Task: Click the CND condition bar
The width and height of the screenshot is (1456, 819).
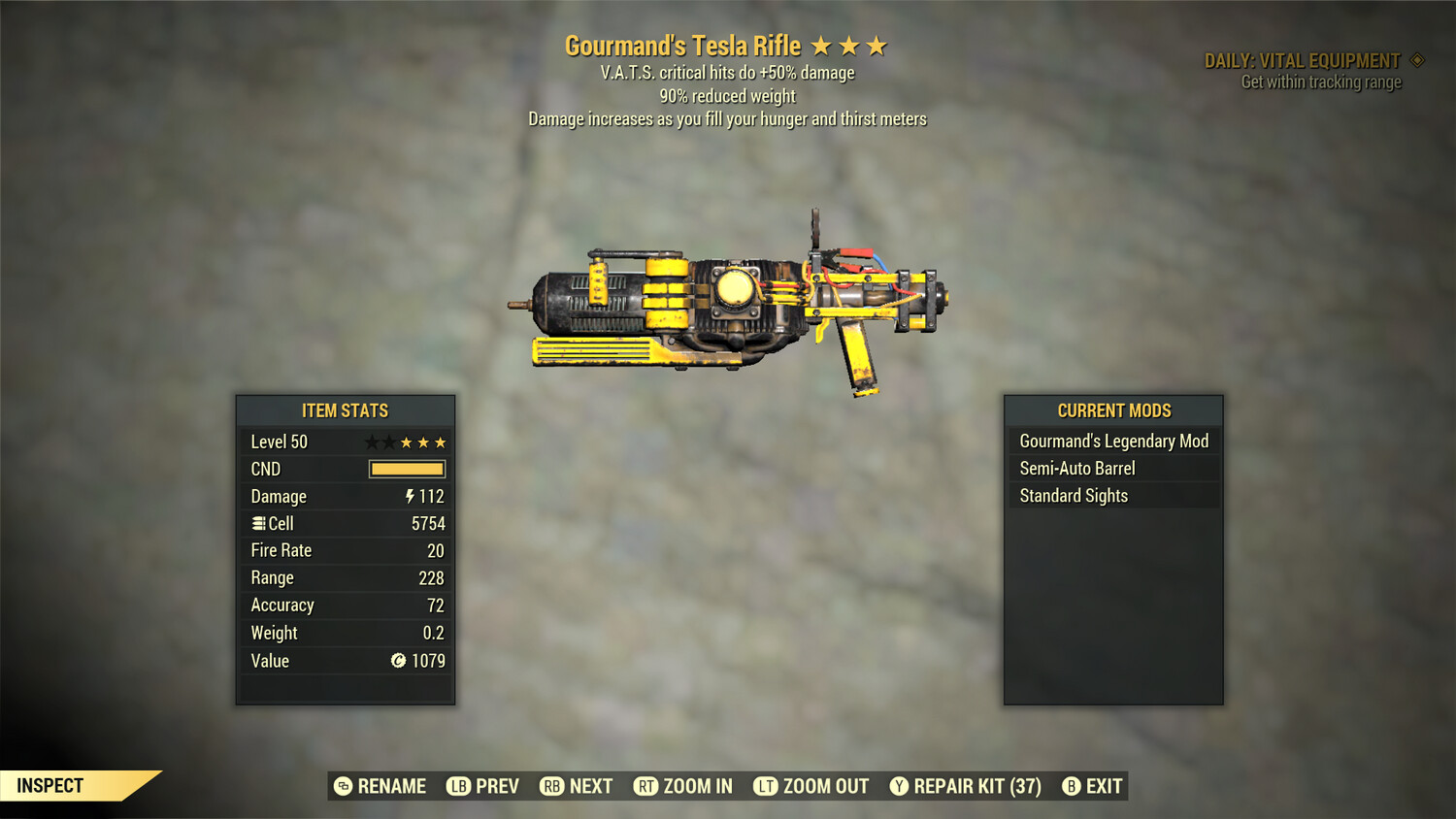Action: 407,469
